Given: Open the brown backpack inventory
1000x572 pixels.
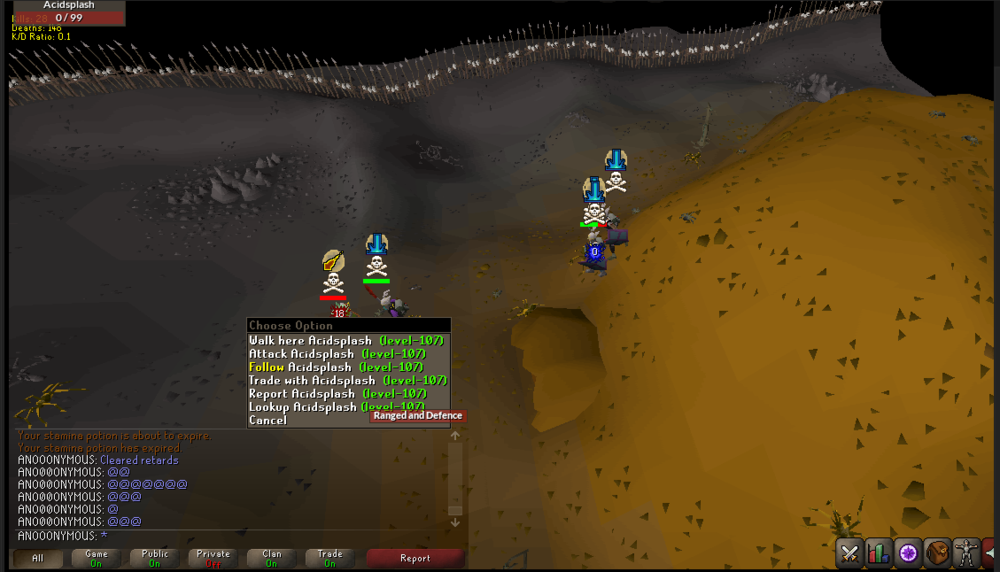Looking at the screenshot, I should pyautogui.click(x=937, y=551).
